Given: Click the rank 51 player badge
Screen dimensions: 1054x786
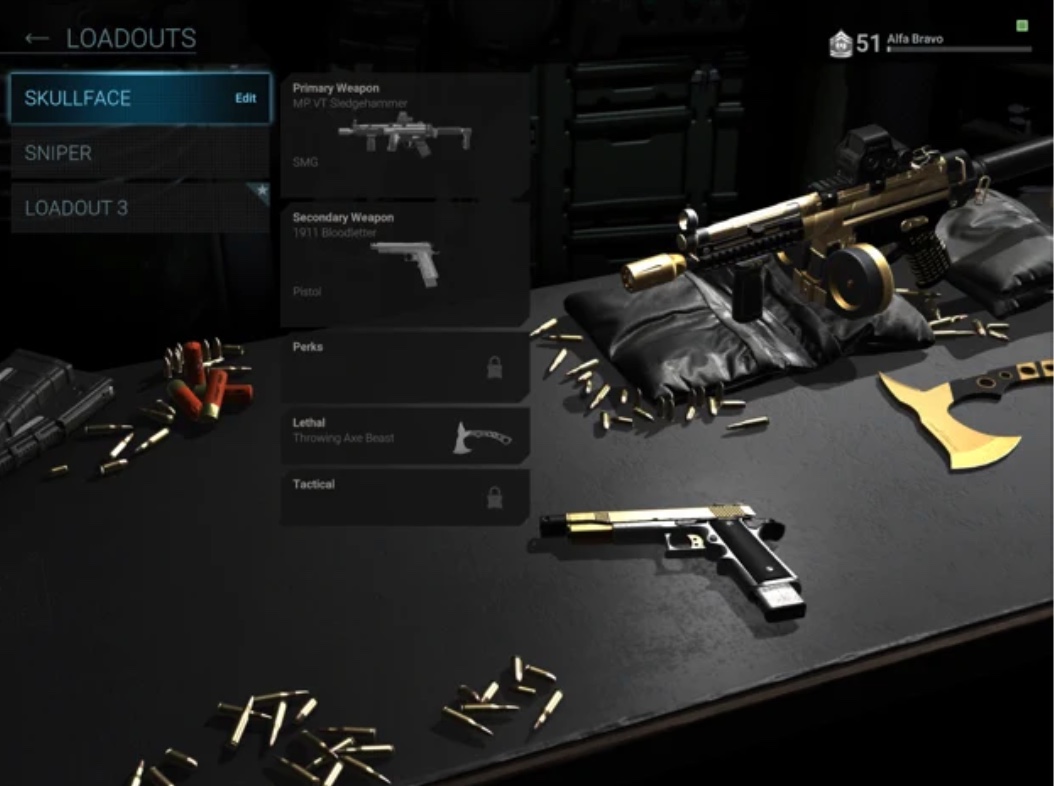Looking at the screenshot, I should [841, 44].
